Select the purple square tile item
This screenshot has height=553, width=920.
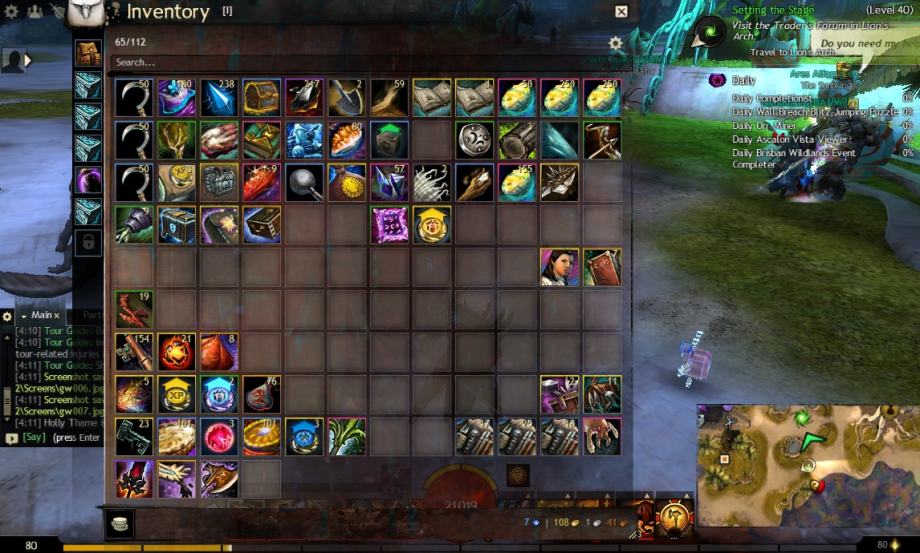point(389,225)
